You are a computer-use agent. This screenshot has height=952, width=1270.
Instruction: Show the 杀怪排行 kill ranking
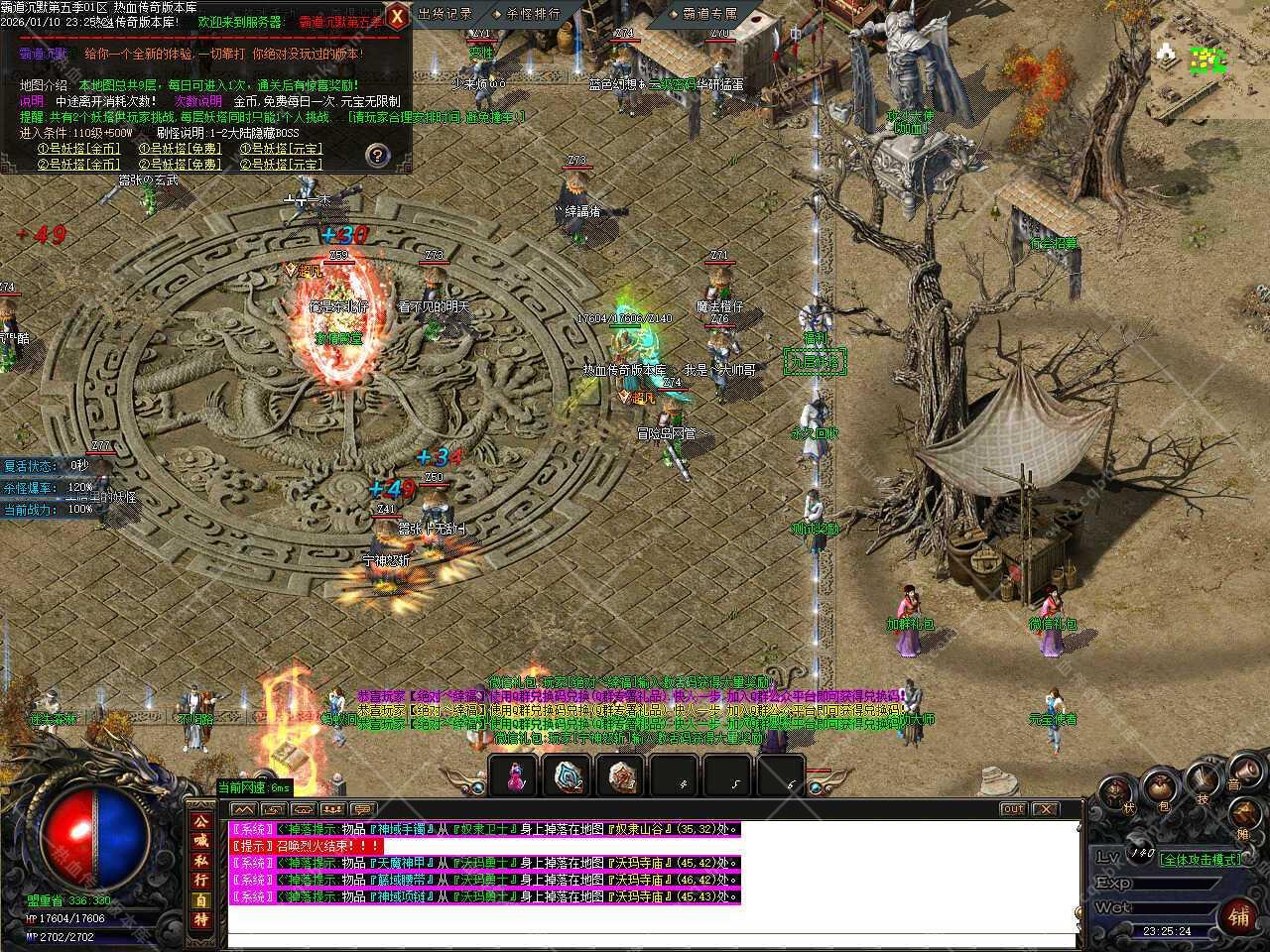[533, 14]
